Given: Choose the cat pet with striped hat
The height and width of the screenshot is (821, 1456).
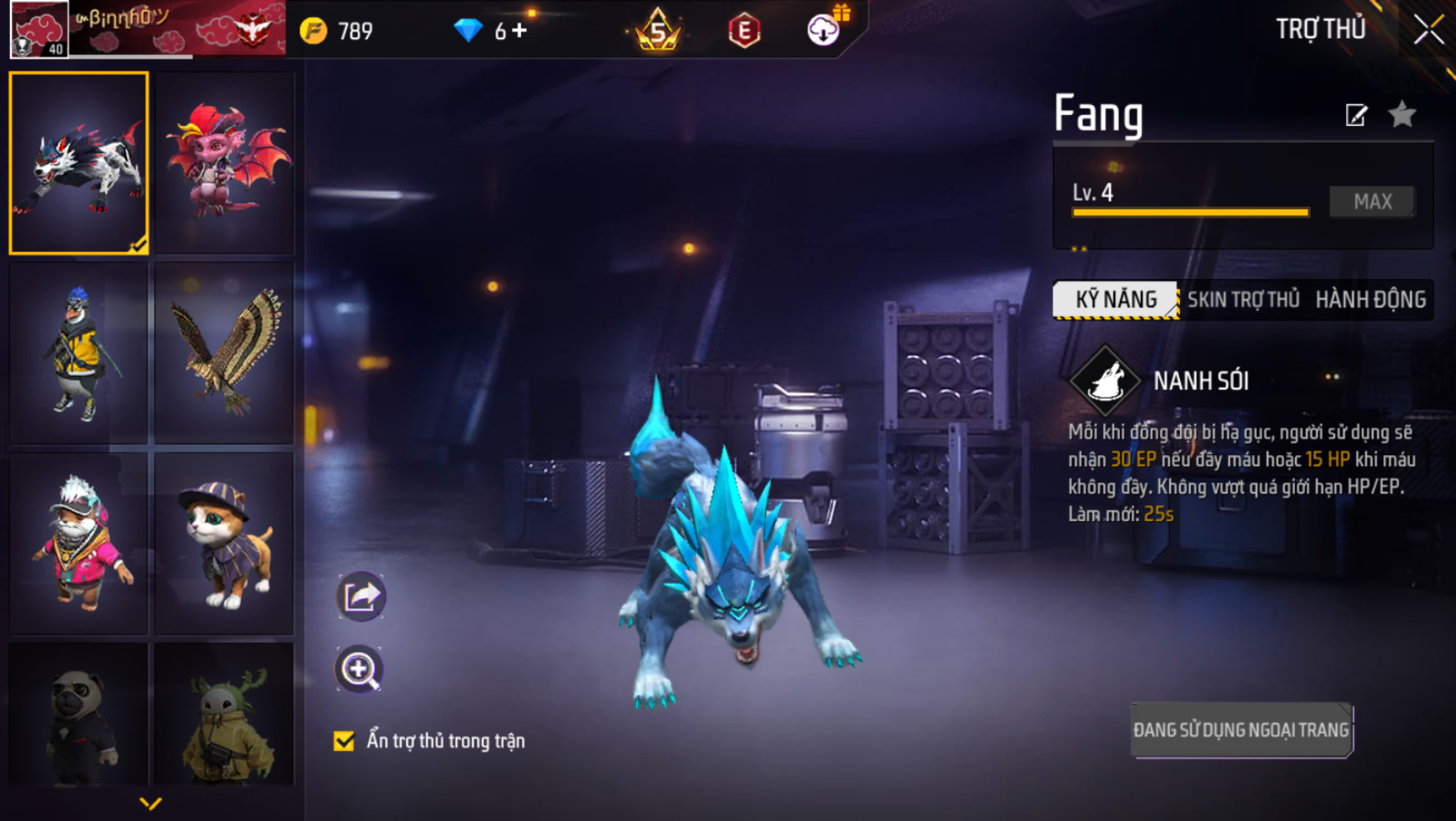Looking at the screenshot, I should pyautogui.click(x=224, y=543).
